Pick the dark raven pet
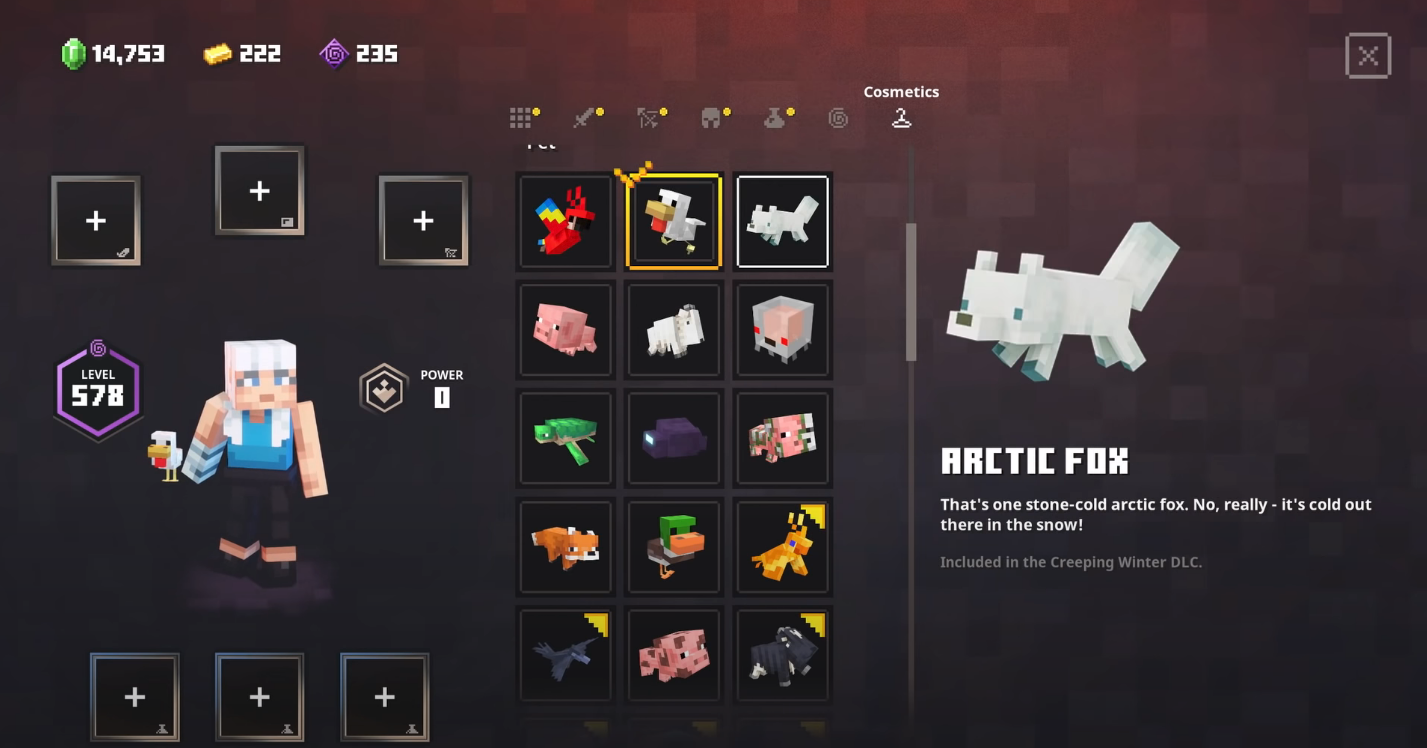The height and width of the screenshot is (748, 1427). [x=565, y=654]
